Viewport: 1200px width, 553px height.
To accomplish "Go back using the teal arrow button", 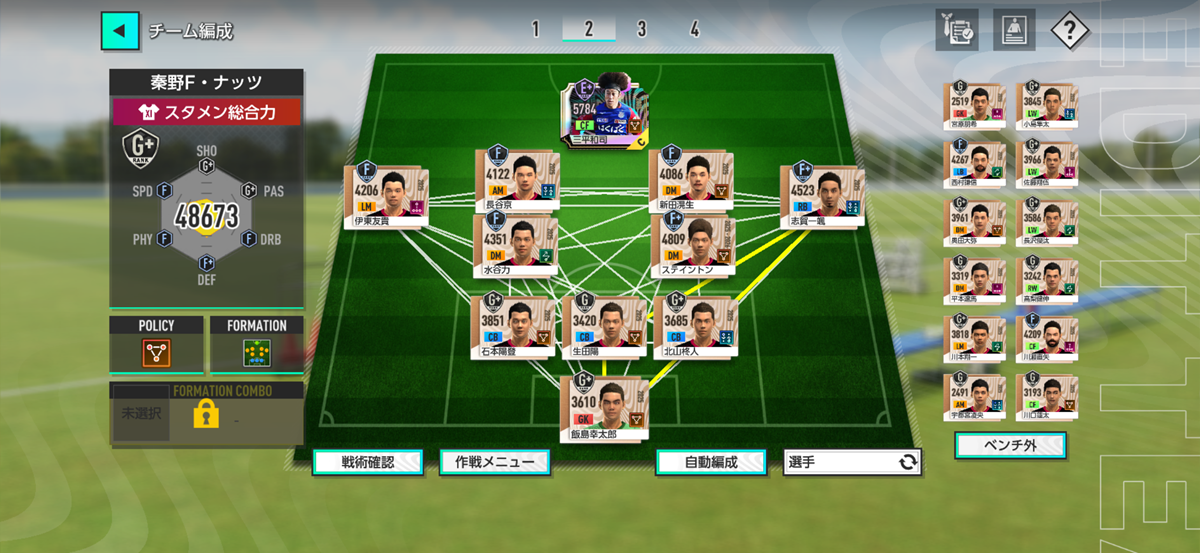I will (x=120, y=30).
